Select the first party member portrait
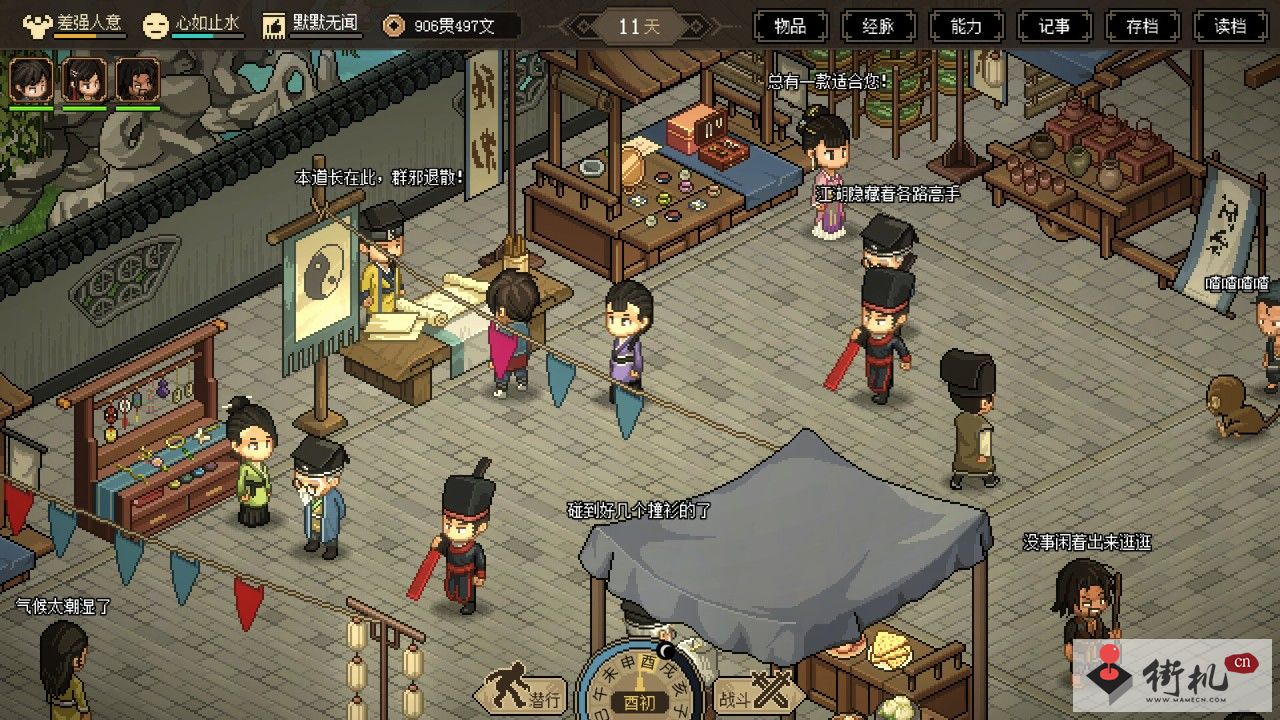The height and width of the screenshot is (720, 1280). 31,79
